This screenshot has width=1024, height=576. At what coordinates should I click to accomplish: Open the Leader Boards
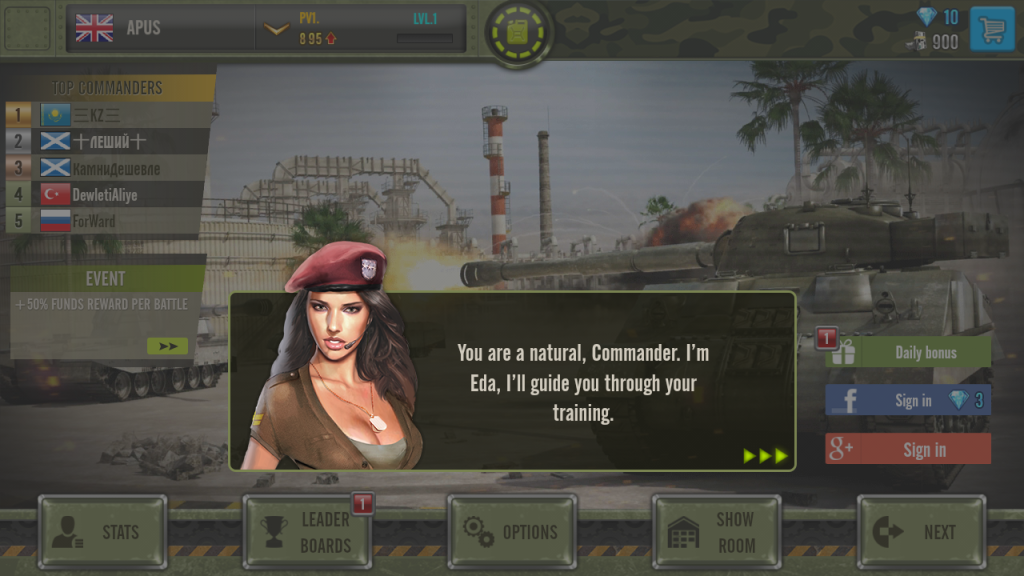[307, 532]
